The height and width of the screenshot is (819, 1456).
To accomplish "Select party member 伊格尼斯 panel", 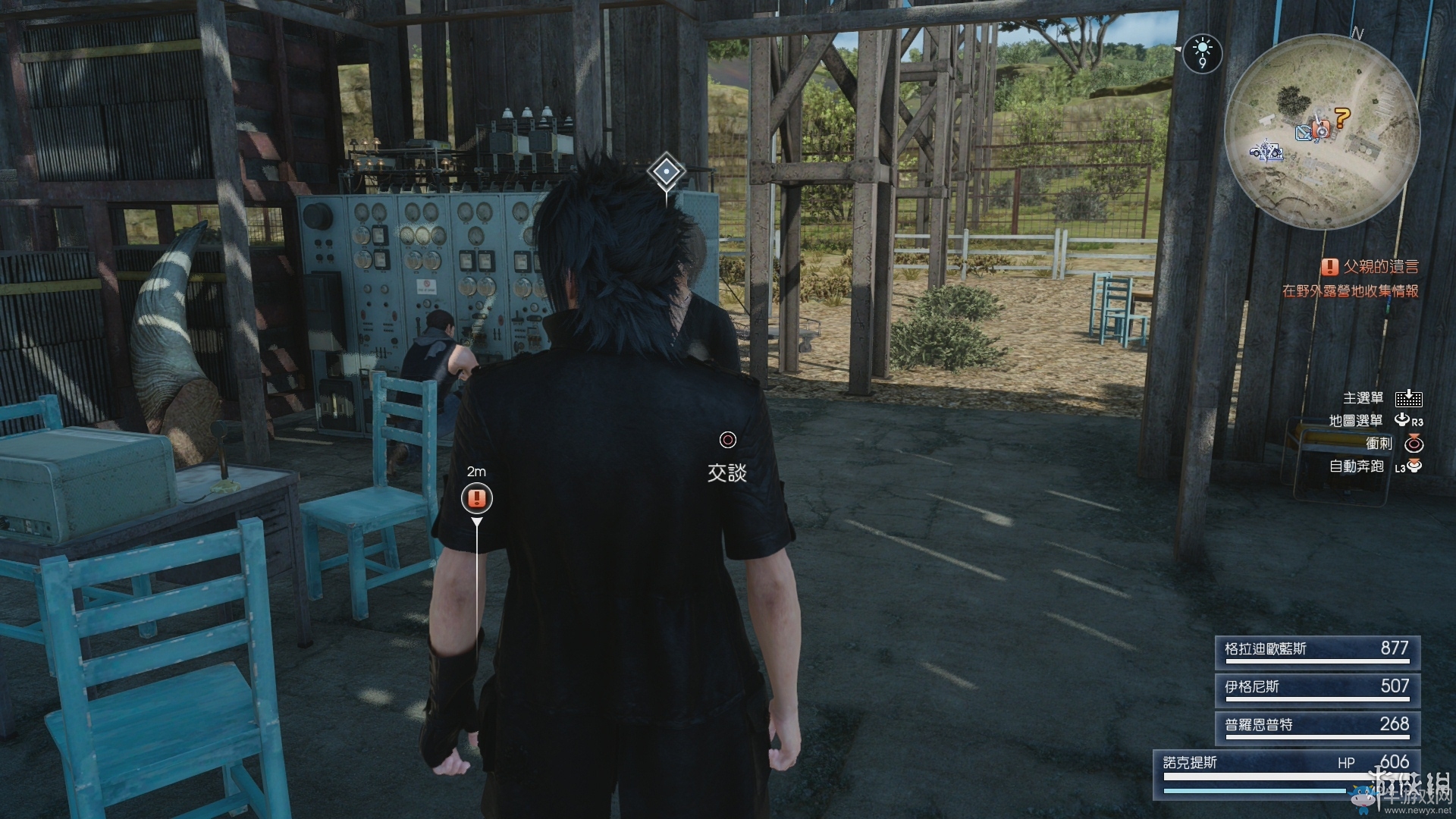I will (1317, 689).
